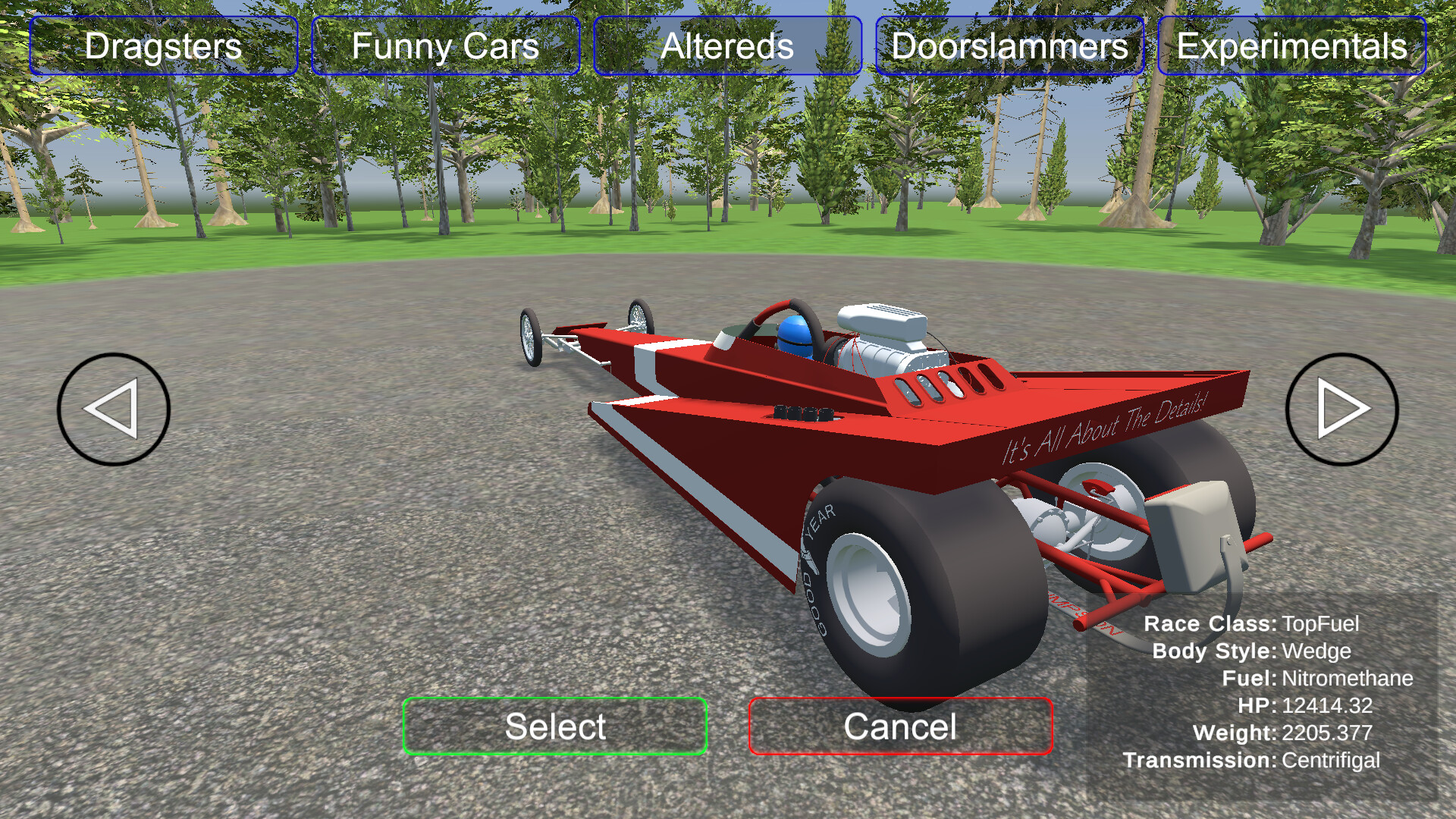This screenshot has width=1456, height=819.
Task: Click the Transmission Centrifigal stat line
Action: 1253,759
